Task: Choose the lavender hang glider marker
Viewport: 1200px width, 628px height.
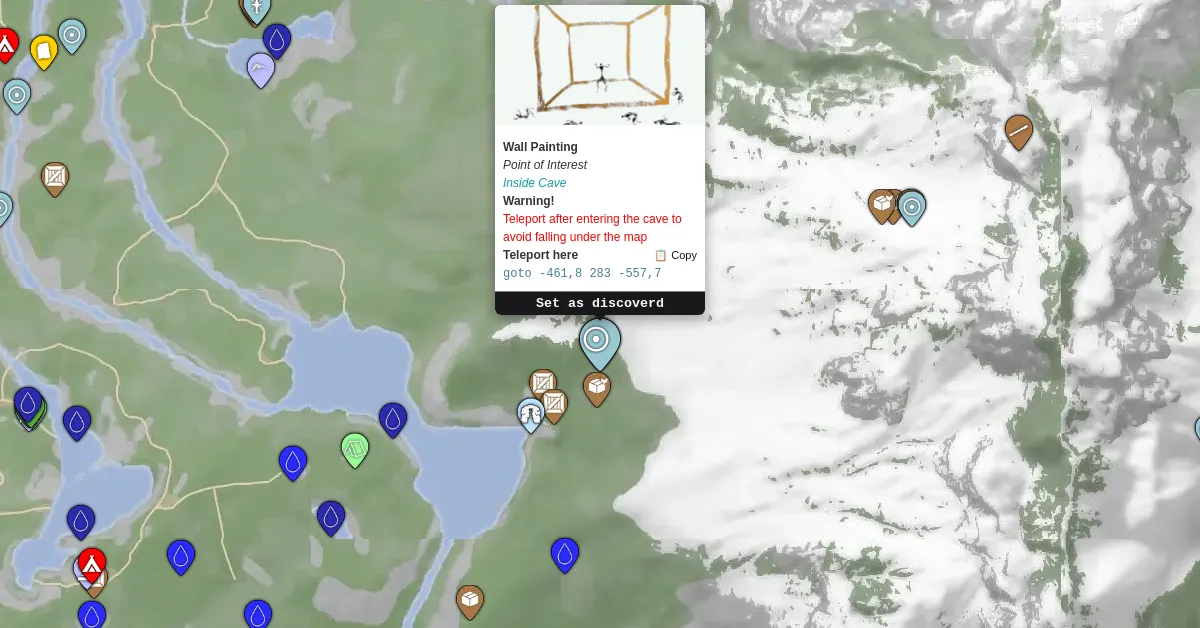Action: click(261, 69)
